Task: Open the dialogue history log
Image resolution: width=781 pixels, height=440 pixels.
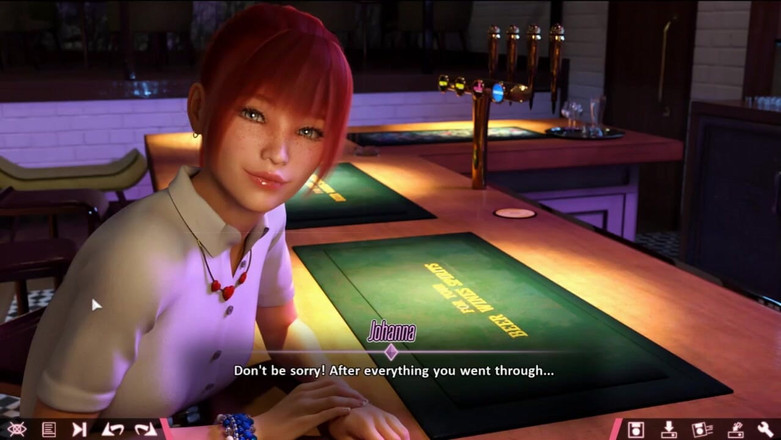Action: pos(48,429)
